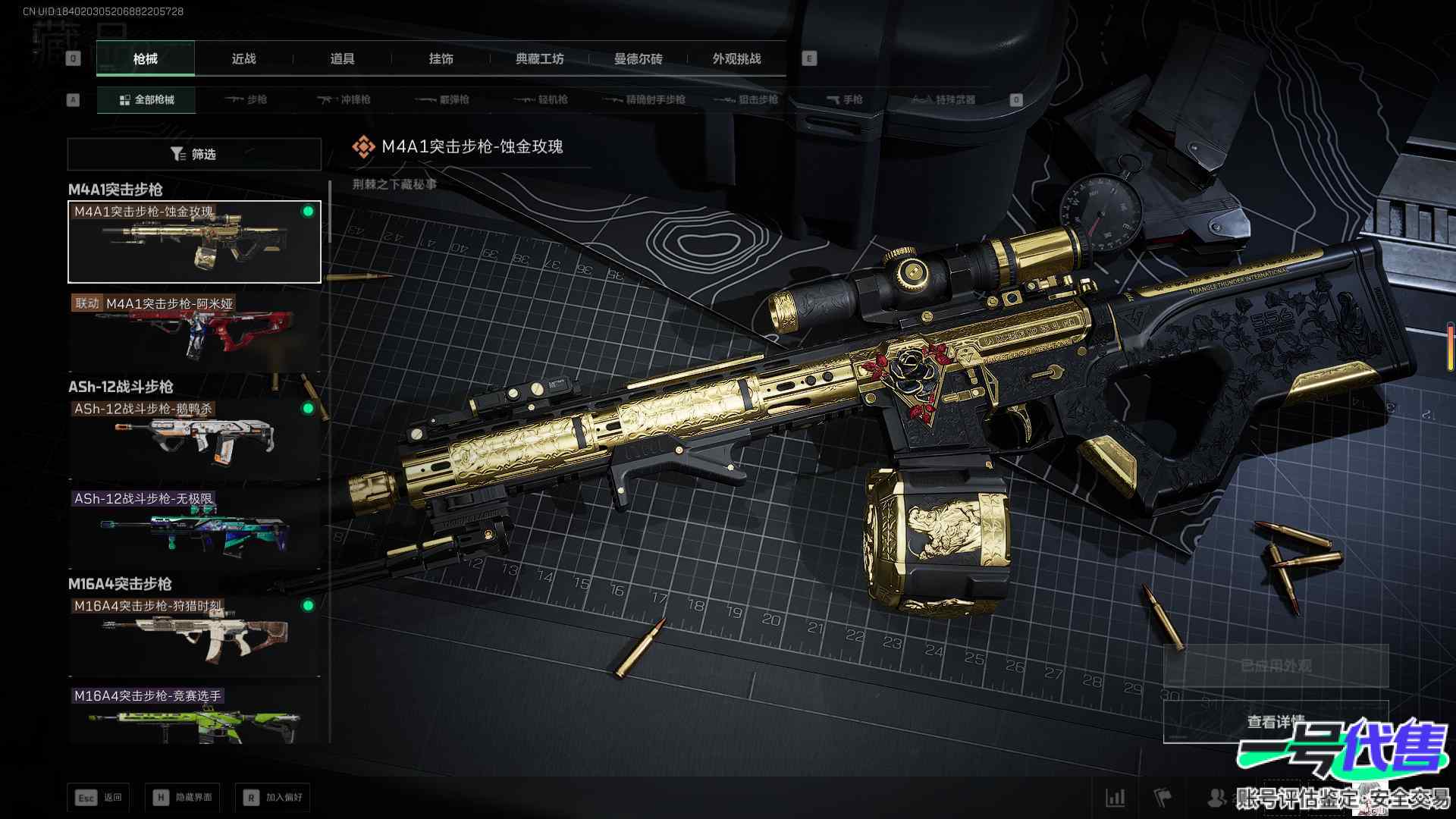The image size is (1456, 819).
Task: Choose the ASh-12 鹅鸭杀 skin
Action: coord(194,438)
